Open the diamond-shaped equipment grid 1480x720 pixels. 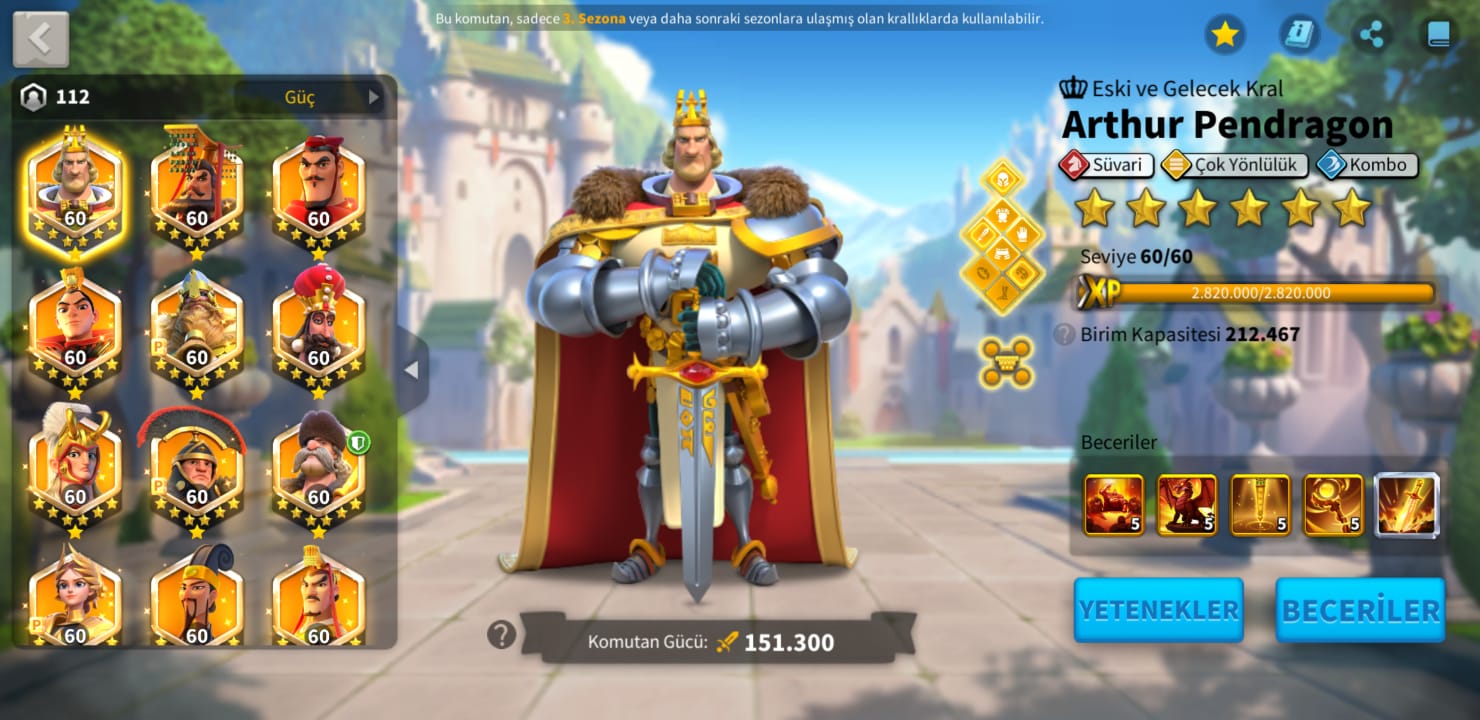tap(1001, 237)
